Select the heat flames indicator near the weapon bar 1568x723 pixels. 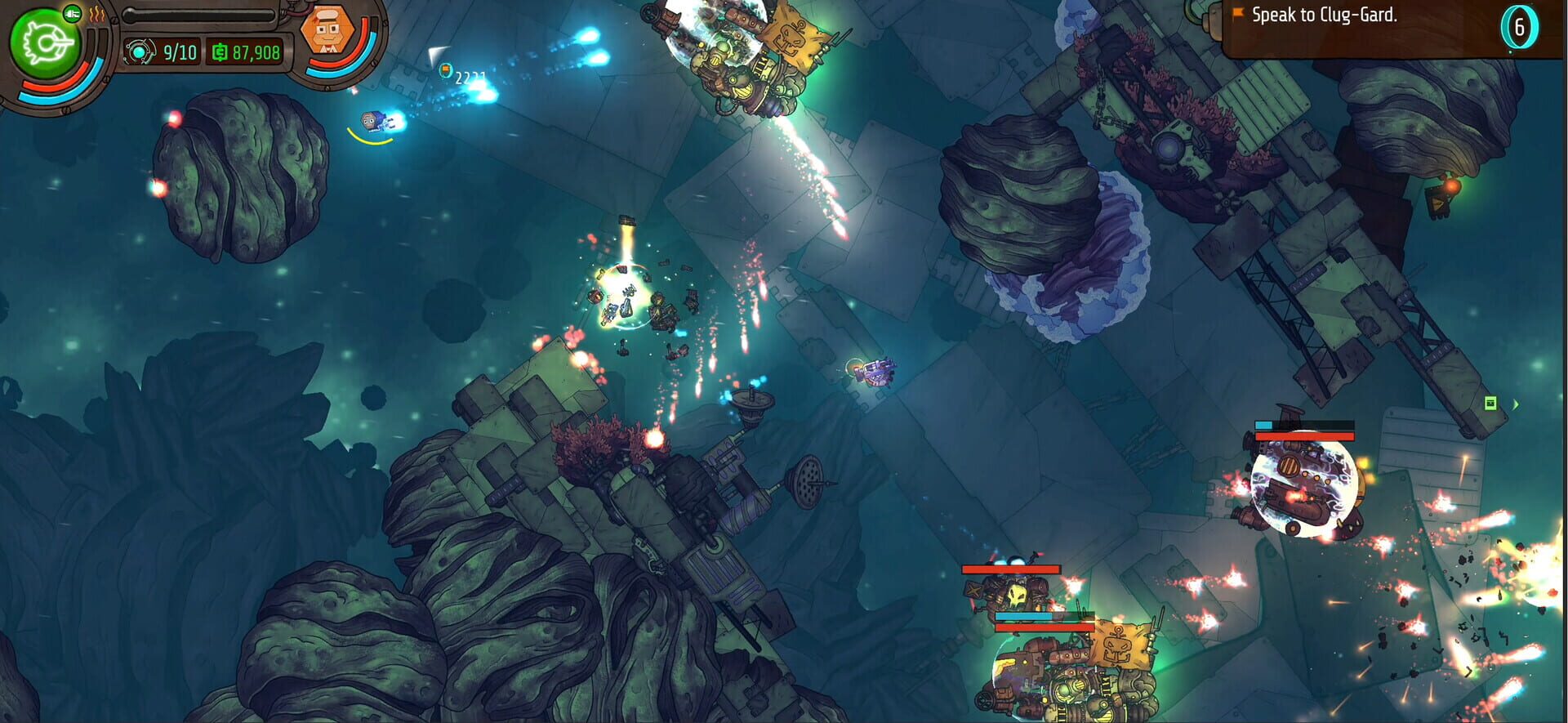tap(96, 16)
